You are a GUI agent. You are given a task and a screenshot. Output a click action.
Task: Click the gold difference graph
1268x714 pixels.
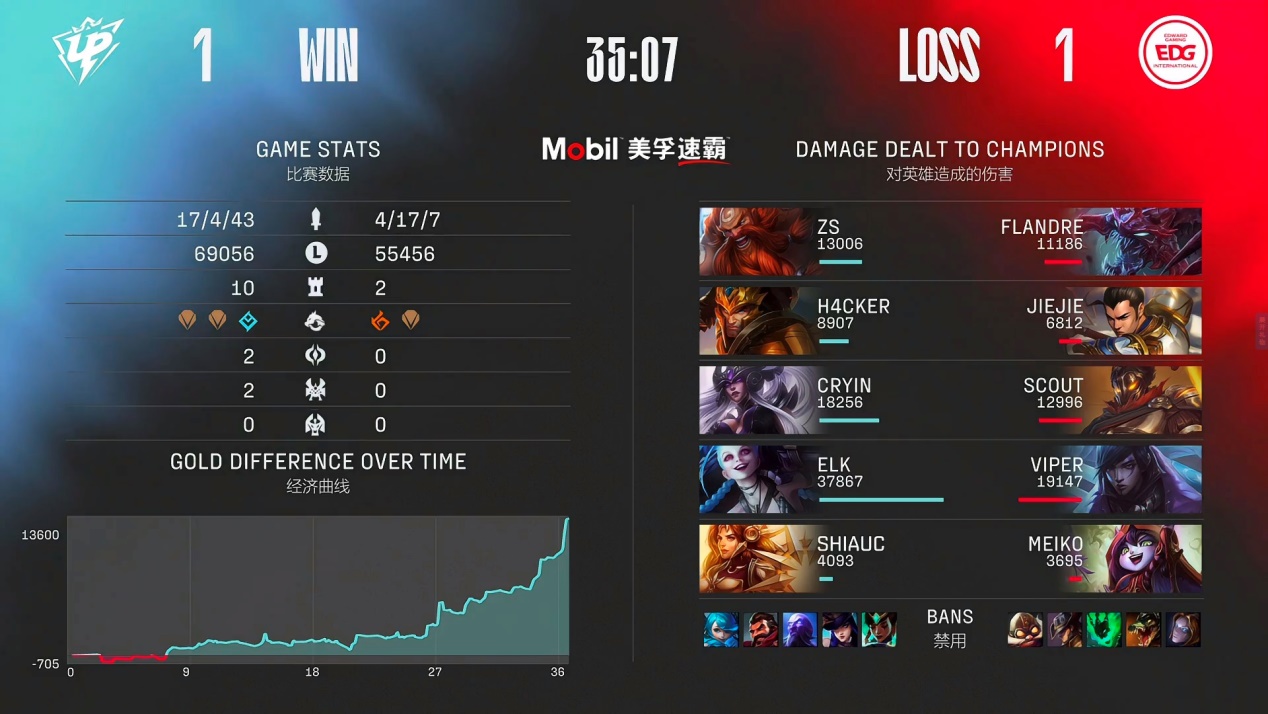click(x=318, y=588)
